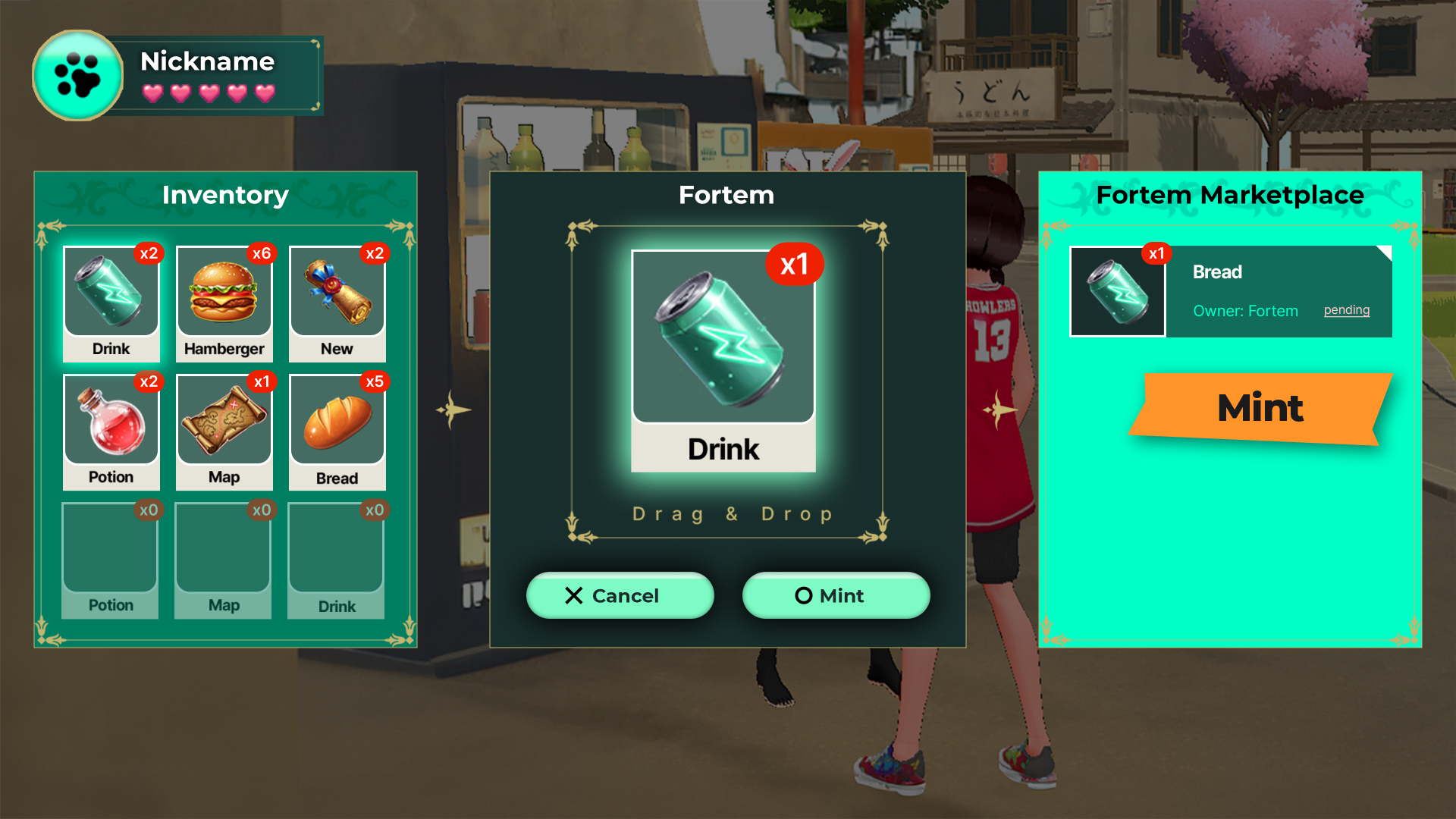The width and height of the screenshot is (1456, 819).
Task: Choose the Hamberger inventory slot
Action: tap(224, 303)
